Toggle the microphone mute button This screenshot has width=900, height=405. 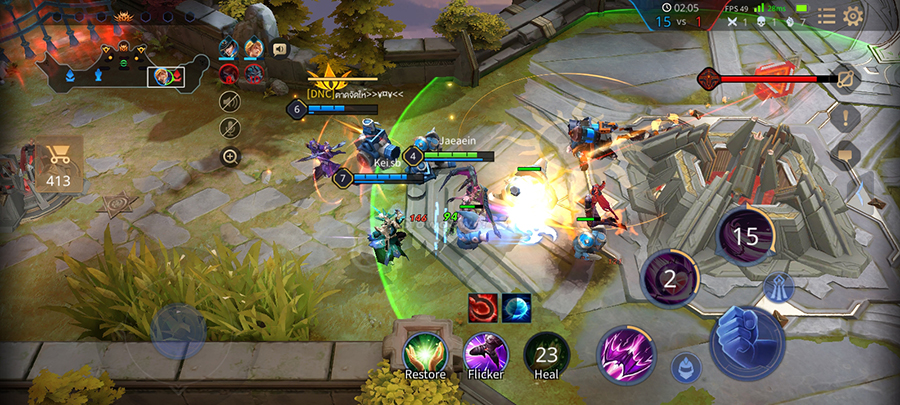click(x=230, y=128)
